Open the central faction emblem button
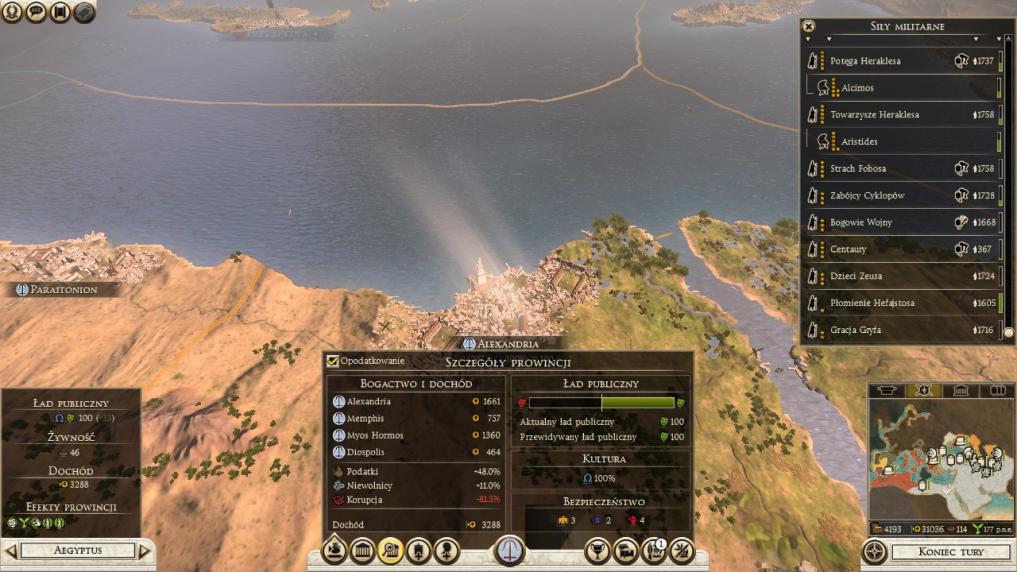This screenshot has width=1017, height=572. (x=509, y=551)
